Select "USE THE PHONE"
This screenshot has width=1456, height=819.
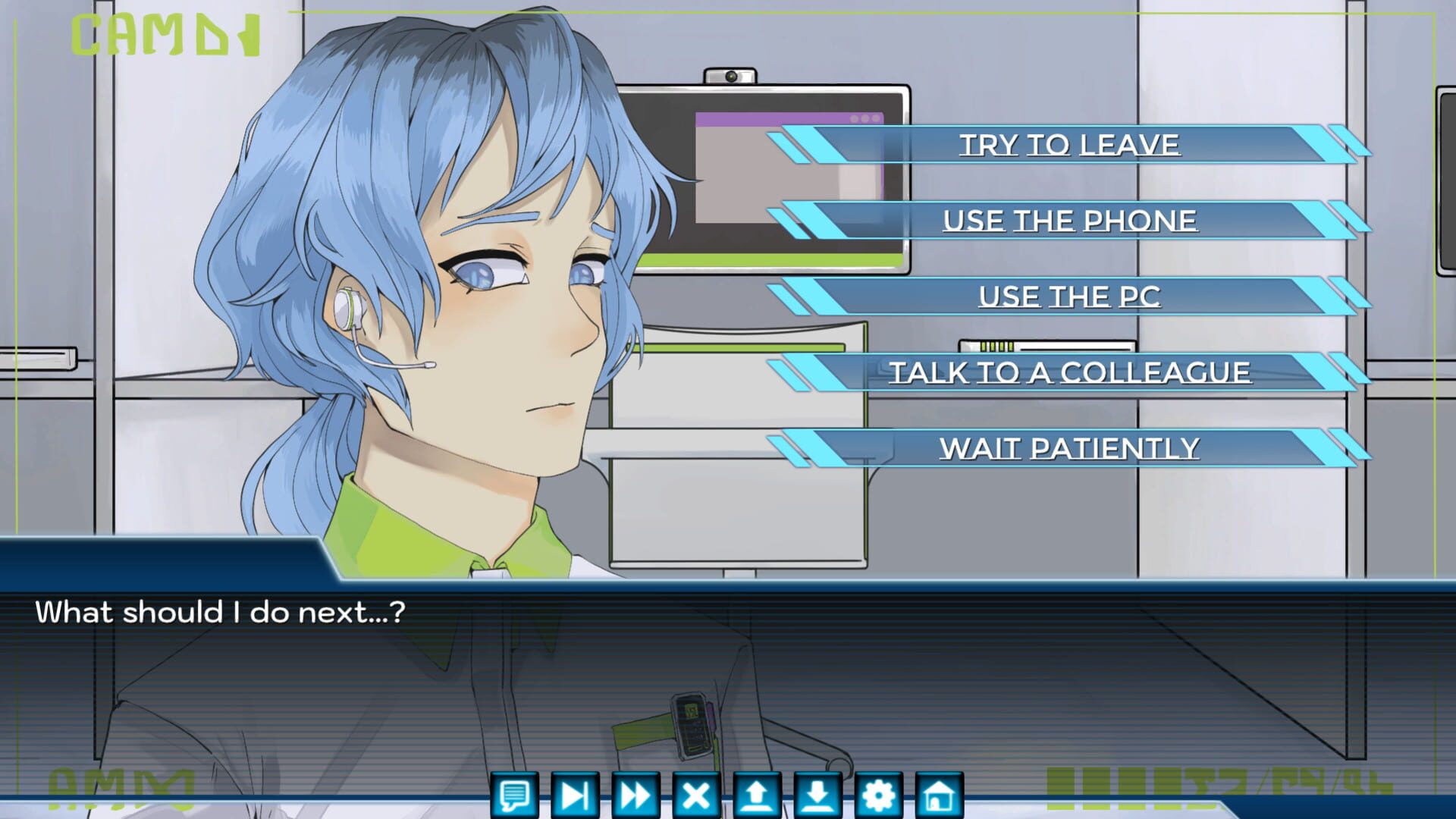pos(1069,220)
